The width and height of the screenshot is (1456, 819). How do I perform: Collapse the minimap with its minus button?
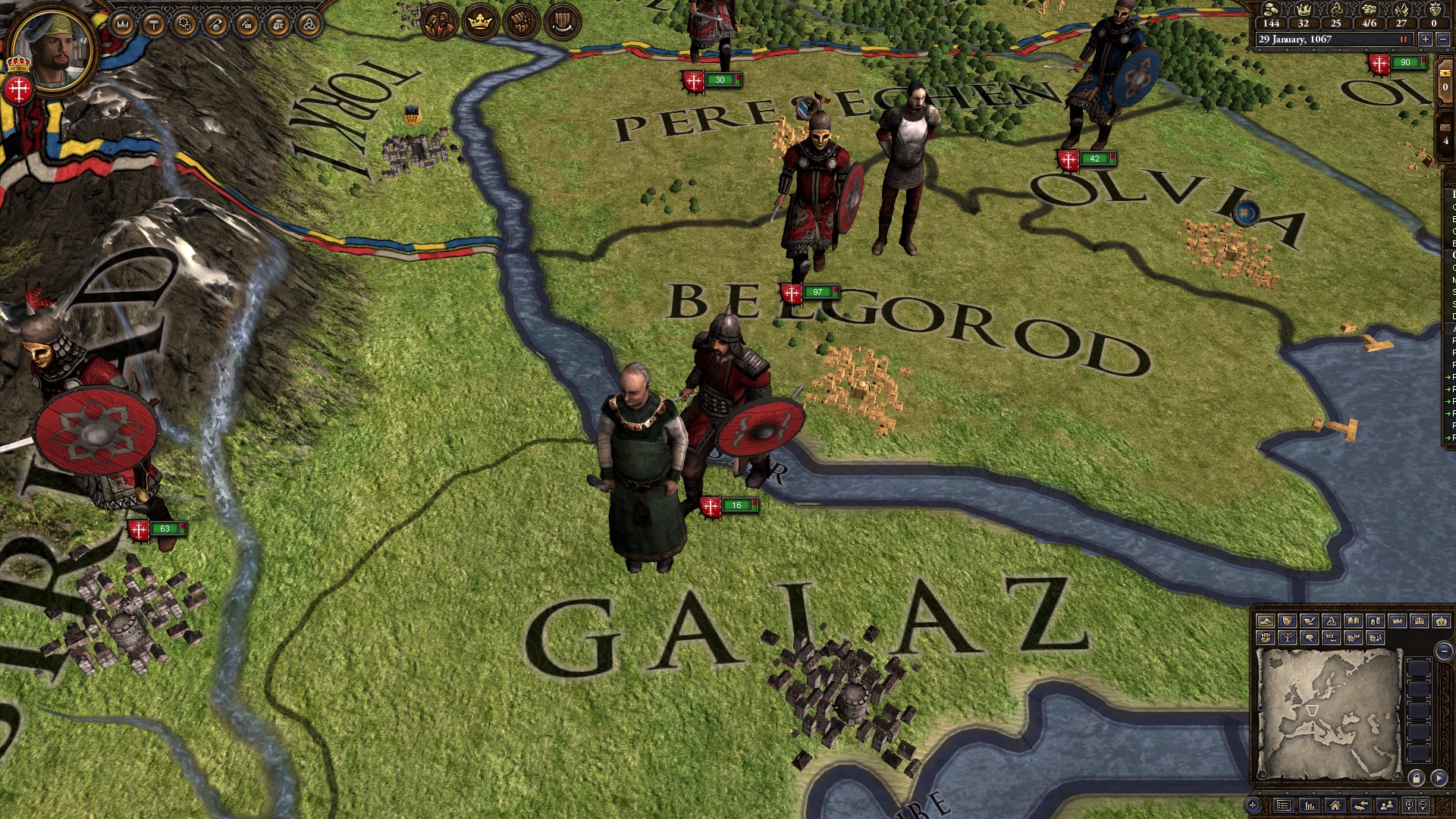coord(1444,651)
